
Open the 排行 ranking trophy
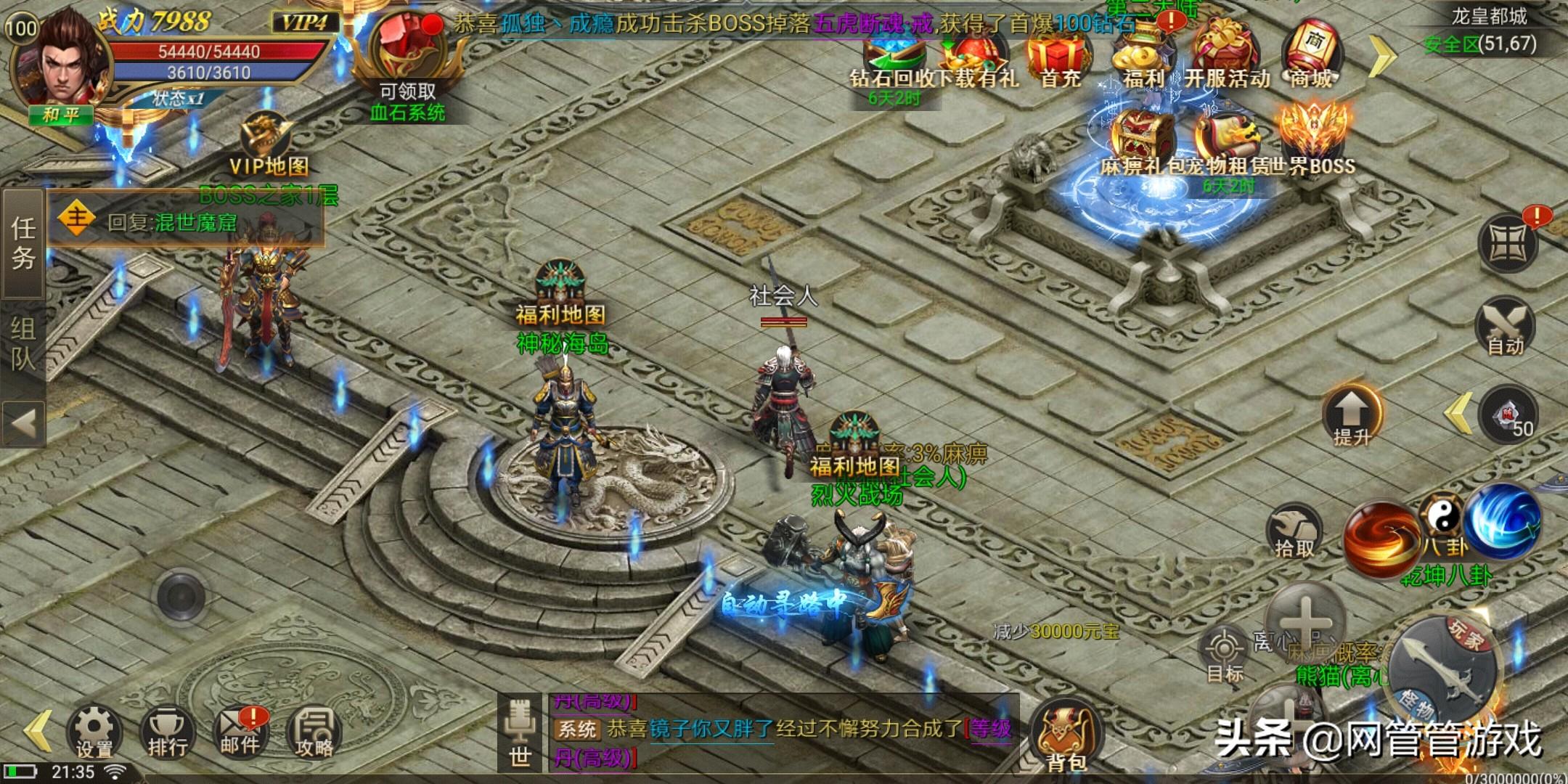[x=168, y=730]
